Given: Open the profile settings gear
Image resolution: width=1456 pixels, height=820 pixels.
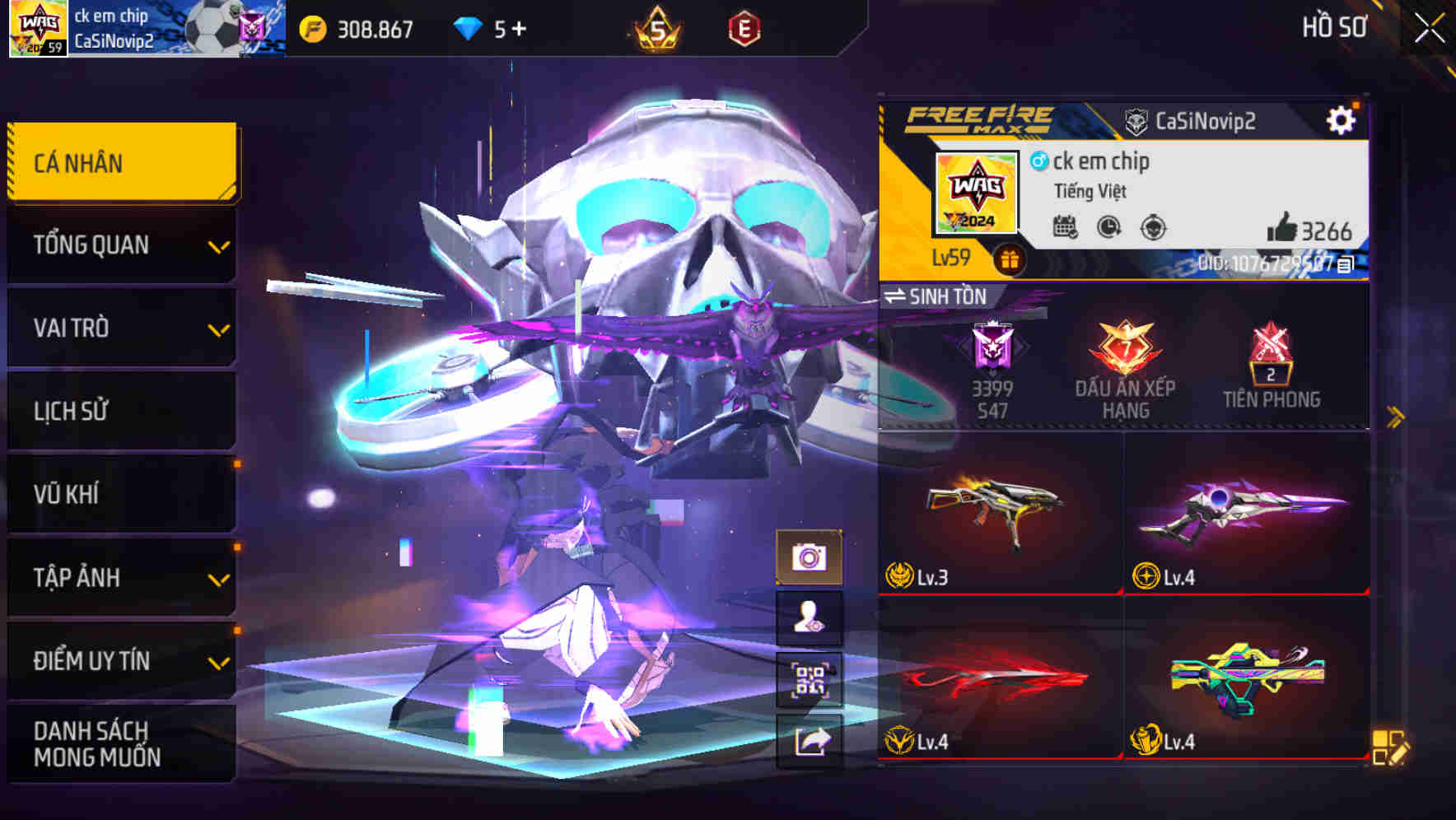Looking at the screenshot, I should pos(1342,119).
